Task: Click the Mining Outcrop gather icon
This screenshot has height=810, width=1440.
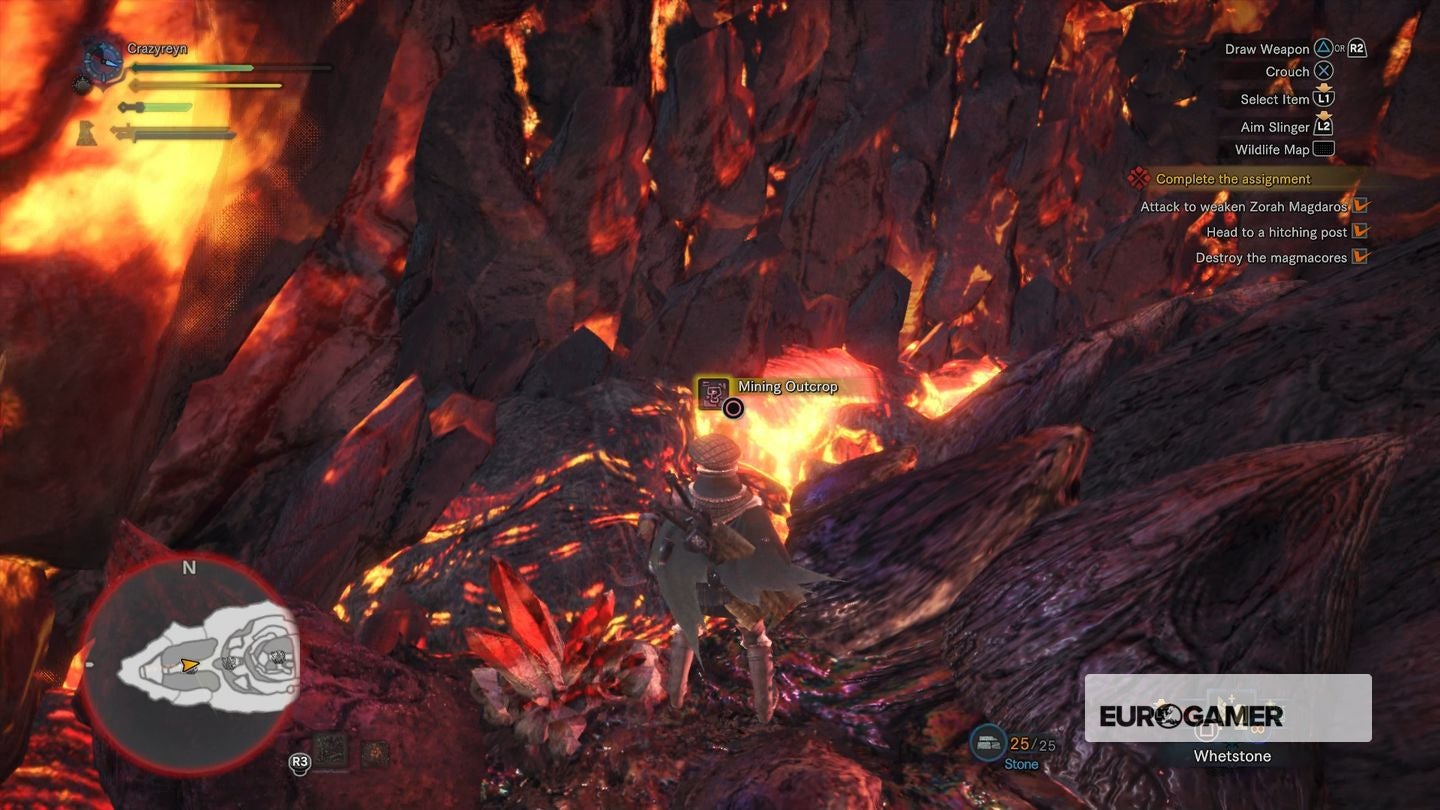Action: click(x=714, y=392)
